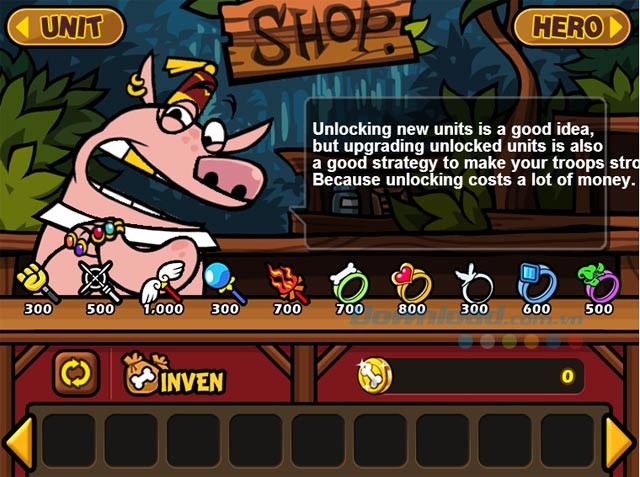Viewport: 640px width, 477px height.
Task: Buy the purple ring with green gem
Action: tap(599, 284)
